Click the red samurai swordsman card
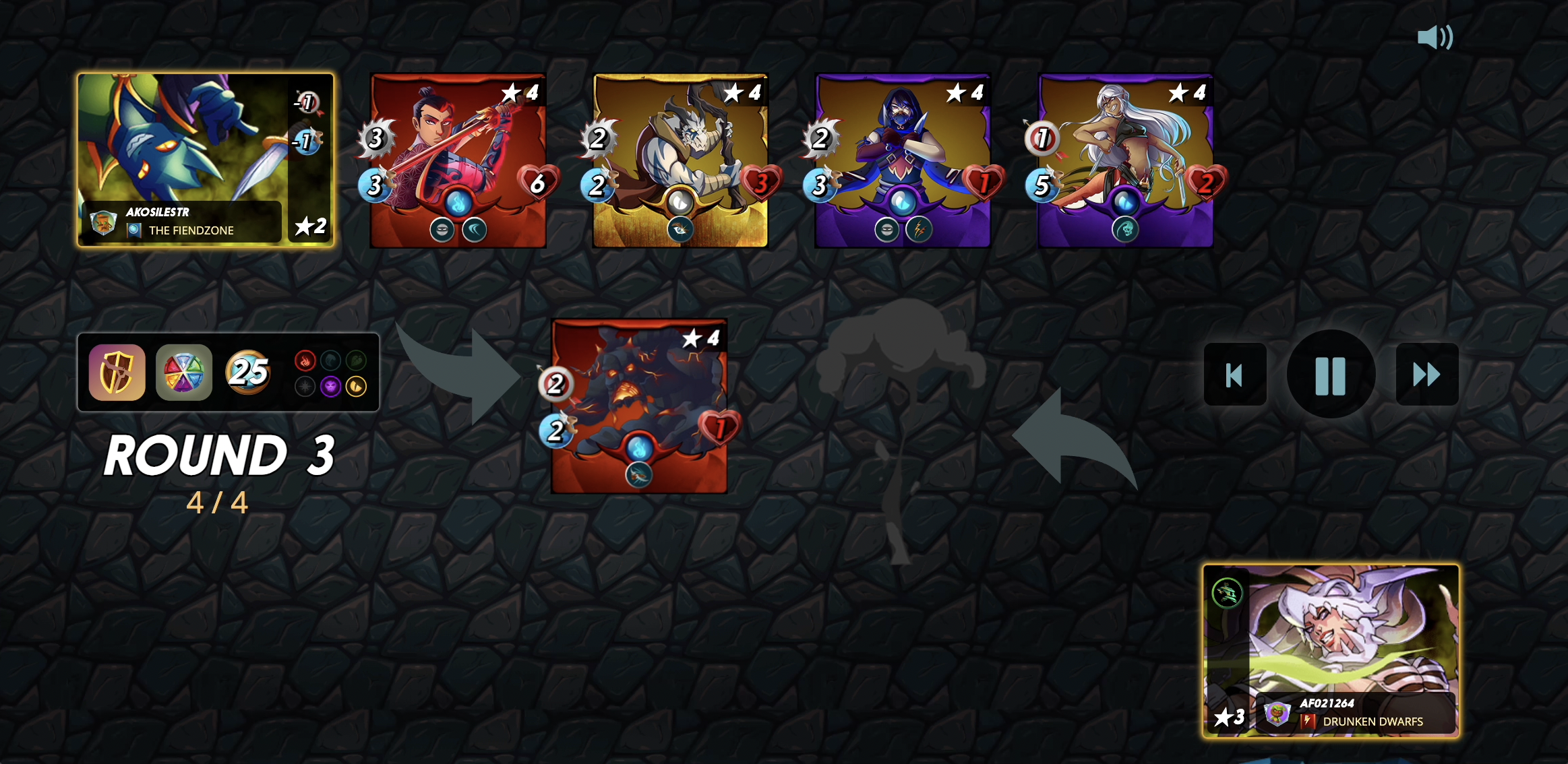Screen dimensions: 1568x764 (x=458, y=160)
